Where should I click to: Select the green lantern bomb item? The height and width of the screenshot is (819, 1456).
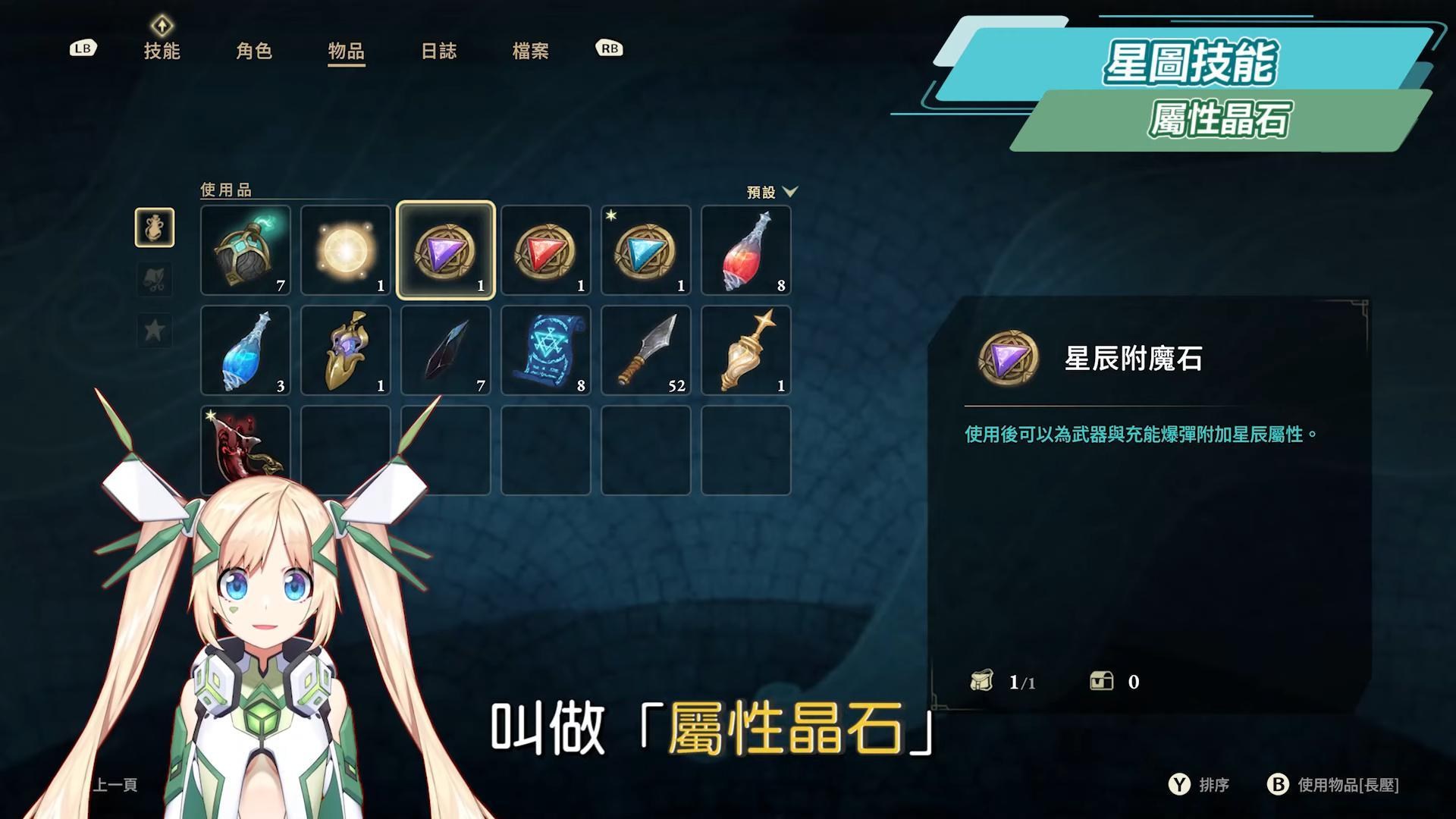(x=246, y=251)
